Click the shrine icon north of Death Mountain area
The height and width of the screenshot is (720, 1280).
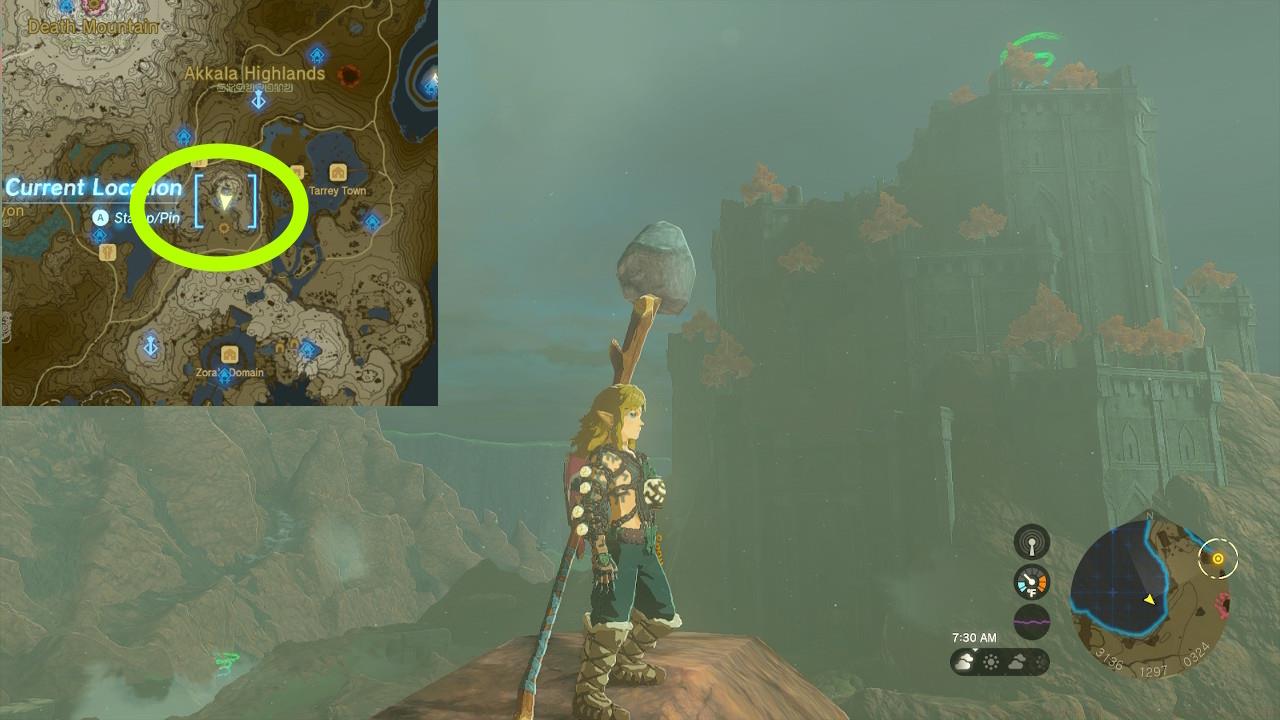point(66,4)
